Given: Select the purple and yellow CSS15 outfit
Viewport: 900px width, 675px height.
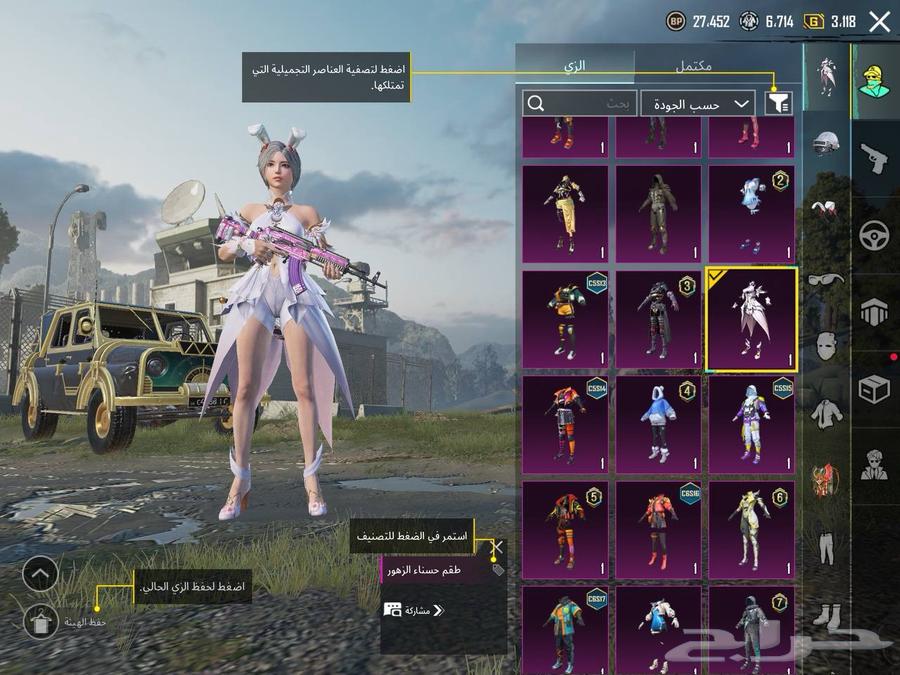Looking at the screenshot, I should pos(751,419).
